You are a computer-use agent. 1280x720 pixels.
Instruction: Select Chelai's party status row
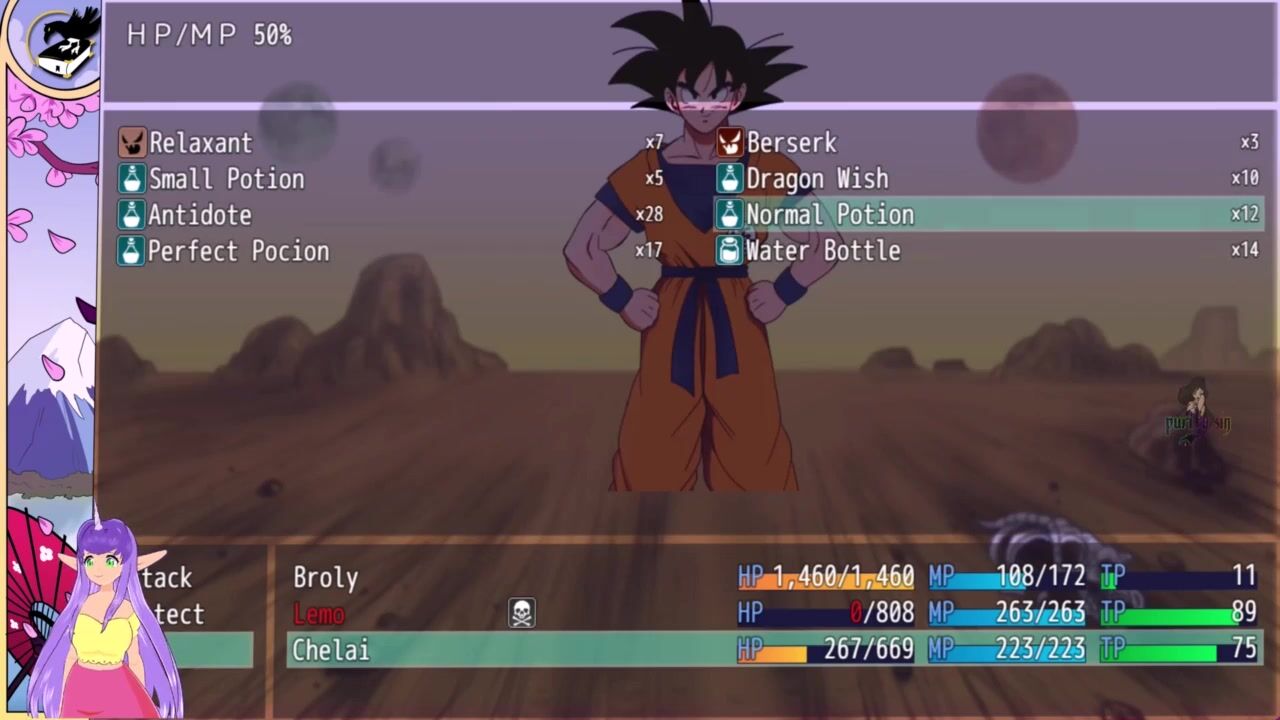click(x=331, y=650)
